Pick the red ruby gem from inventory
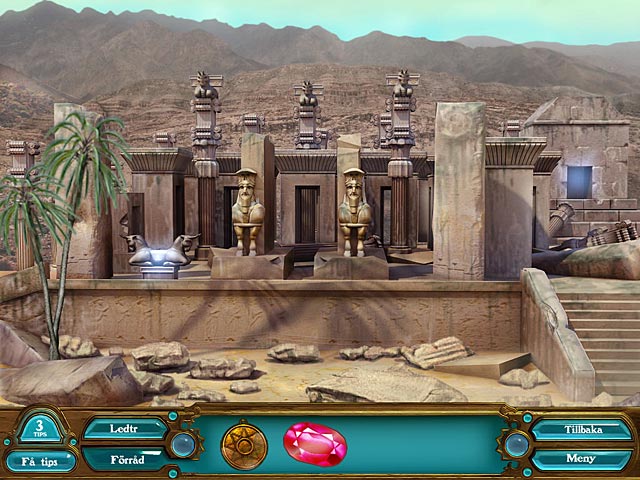The height and width of the screenshot is (480, 640). (x=314, y=443)
